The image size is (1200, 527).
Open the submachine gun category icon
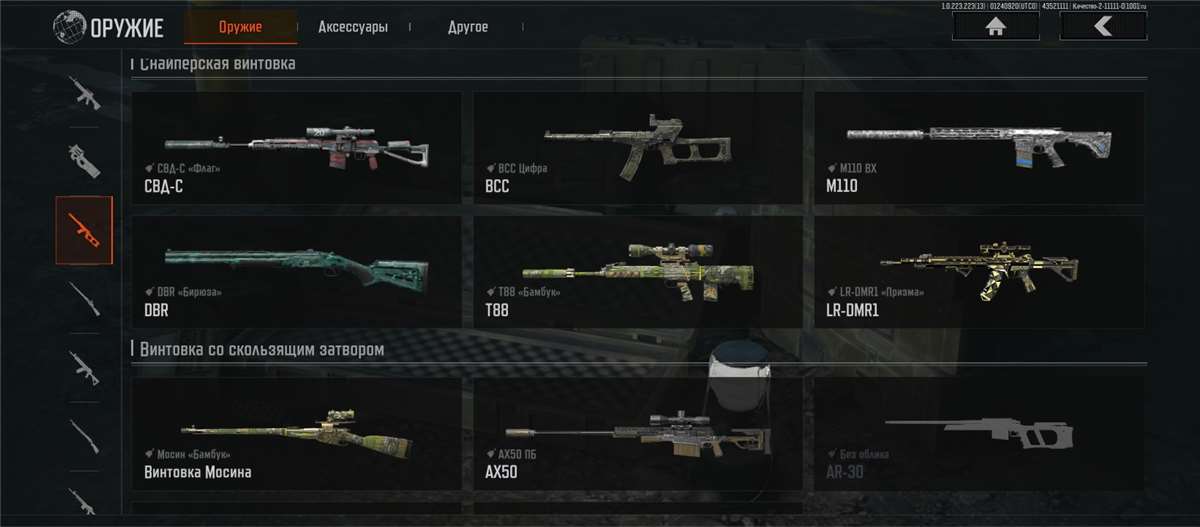click(x=84, y=161)
